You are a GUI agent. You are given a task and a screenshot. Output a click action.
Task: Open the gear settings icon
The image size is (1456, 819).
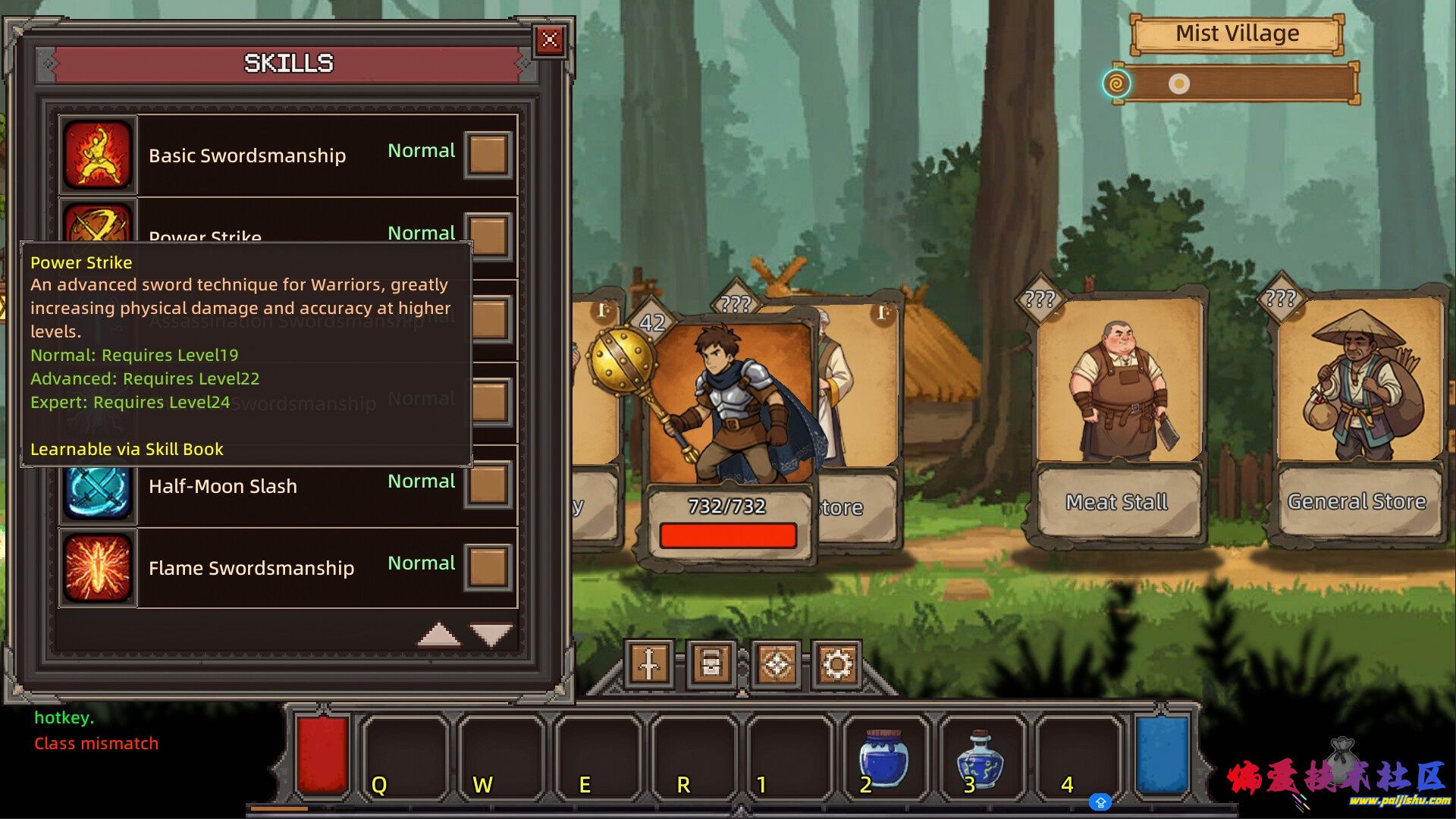(x=837, y=665)
